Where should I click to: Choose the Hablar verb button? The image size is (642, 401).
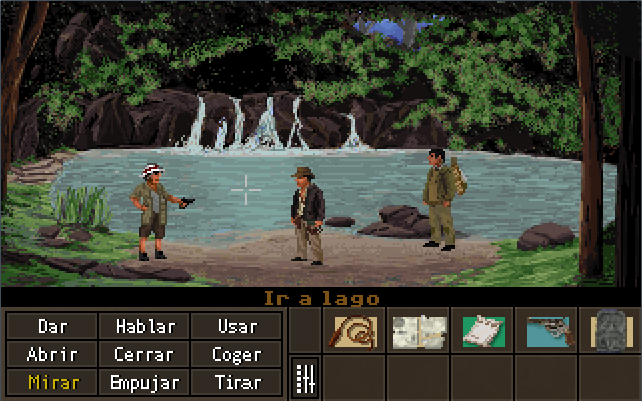[145, 327]
